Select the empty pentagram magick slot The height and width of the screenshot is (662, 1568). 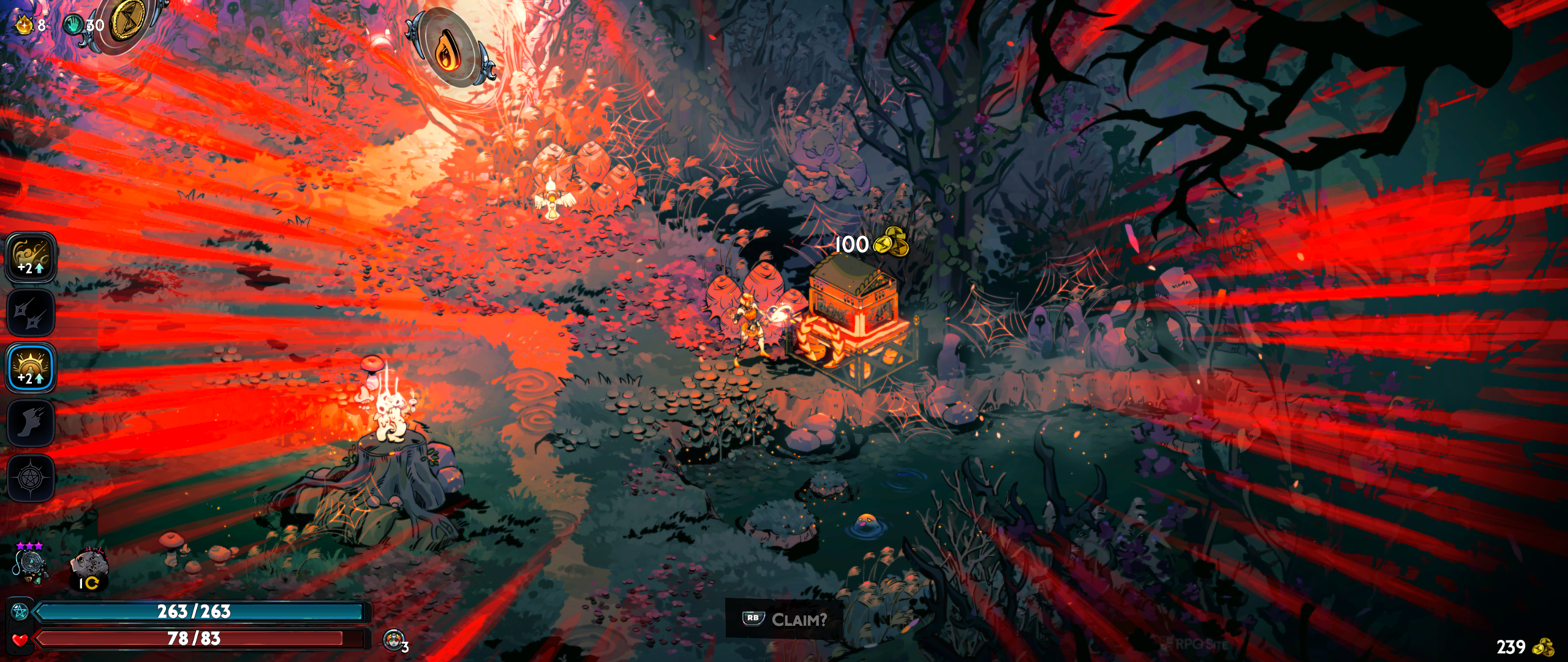(x=31, y=478)
